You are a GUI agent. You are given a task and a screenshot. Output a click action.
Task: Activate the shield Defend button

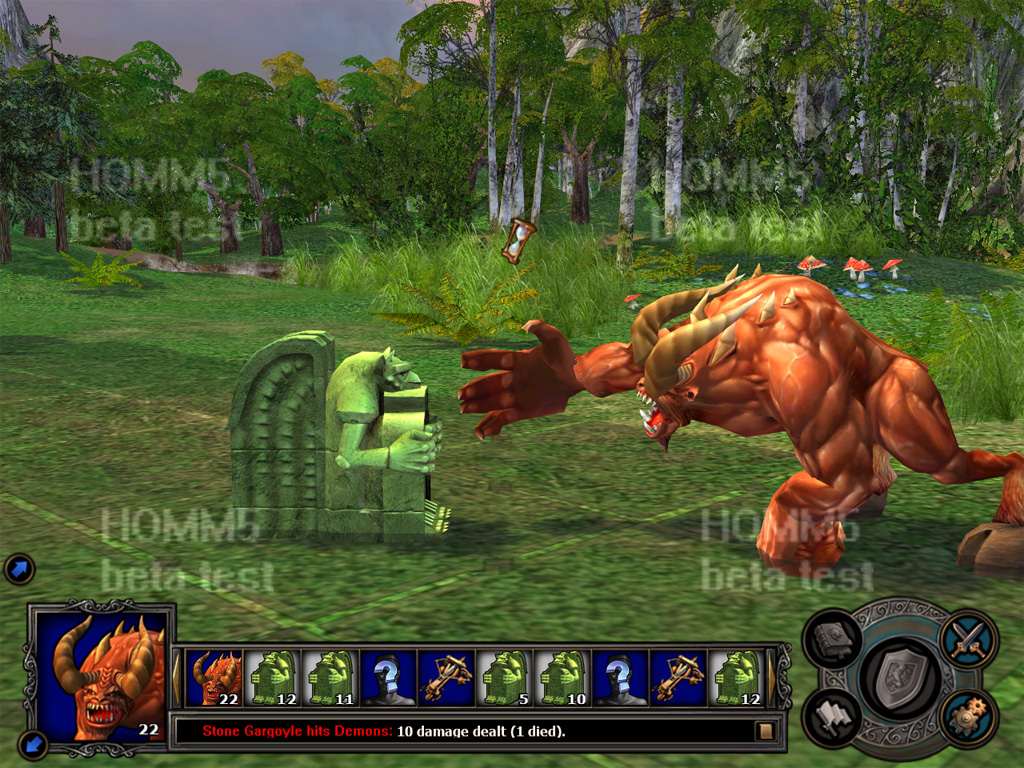(900, 680)
